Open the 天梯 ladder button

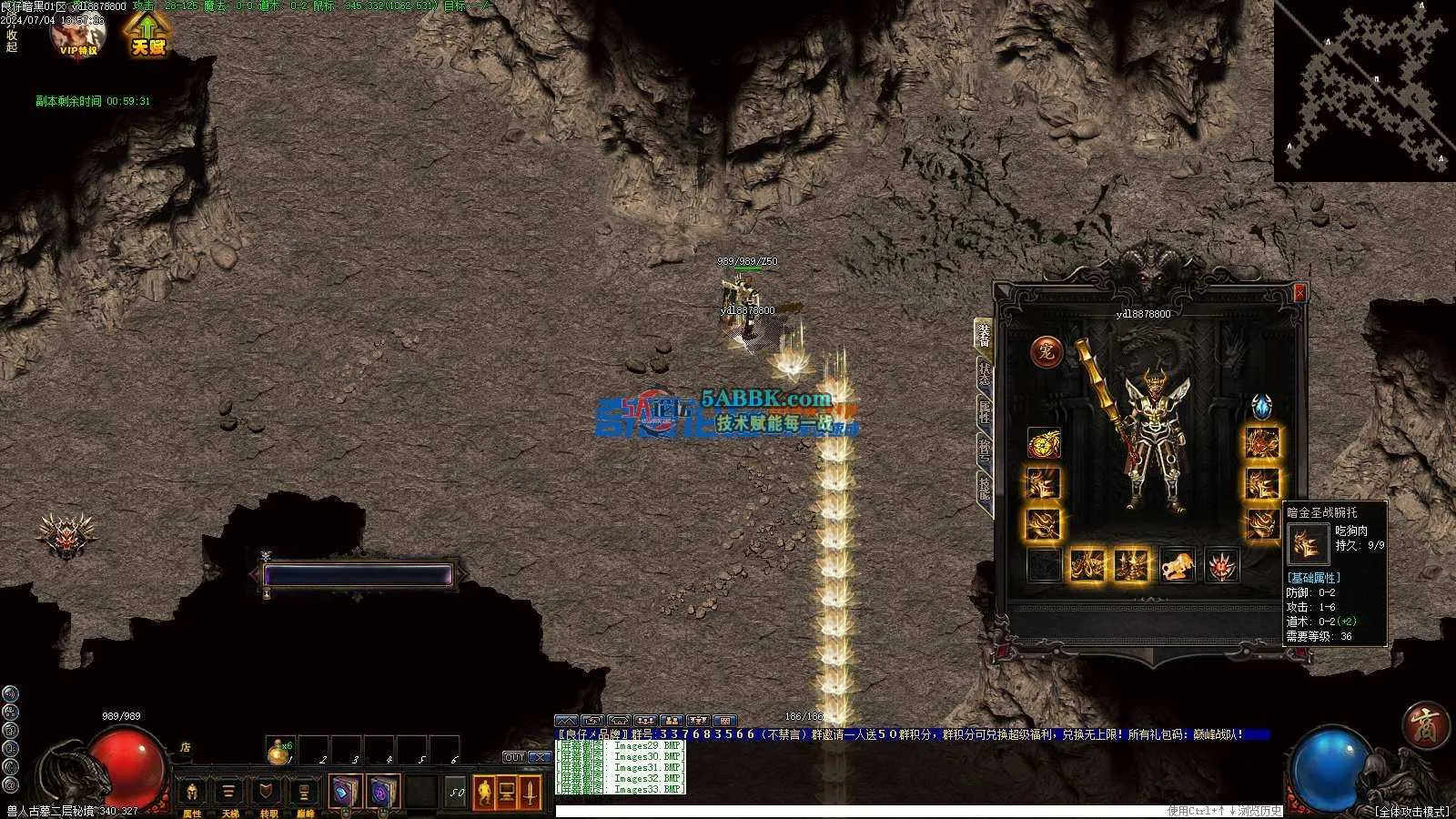pyautogui.click(x=229, y=794)
